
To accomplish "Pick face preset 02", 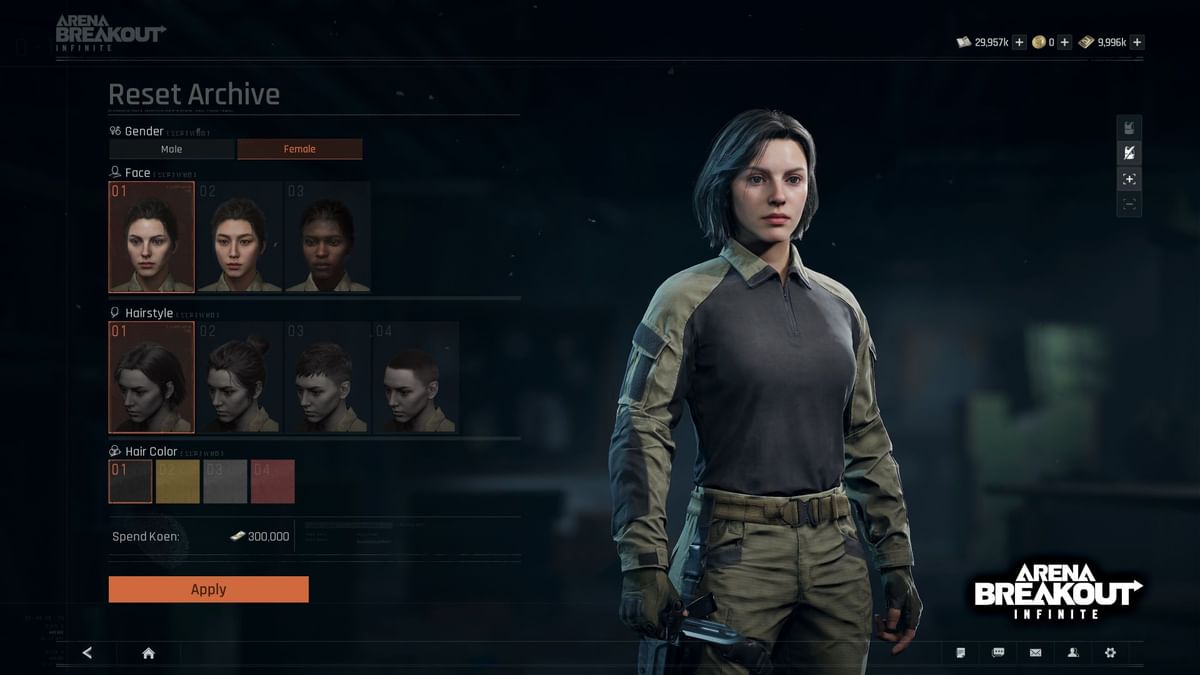I will coord(239,237).
